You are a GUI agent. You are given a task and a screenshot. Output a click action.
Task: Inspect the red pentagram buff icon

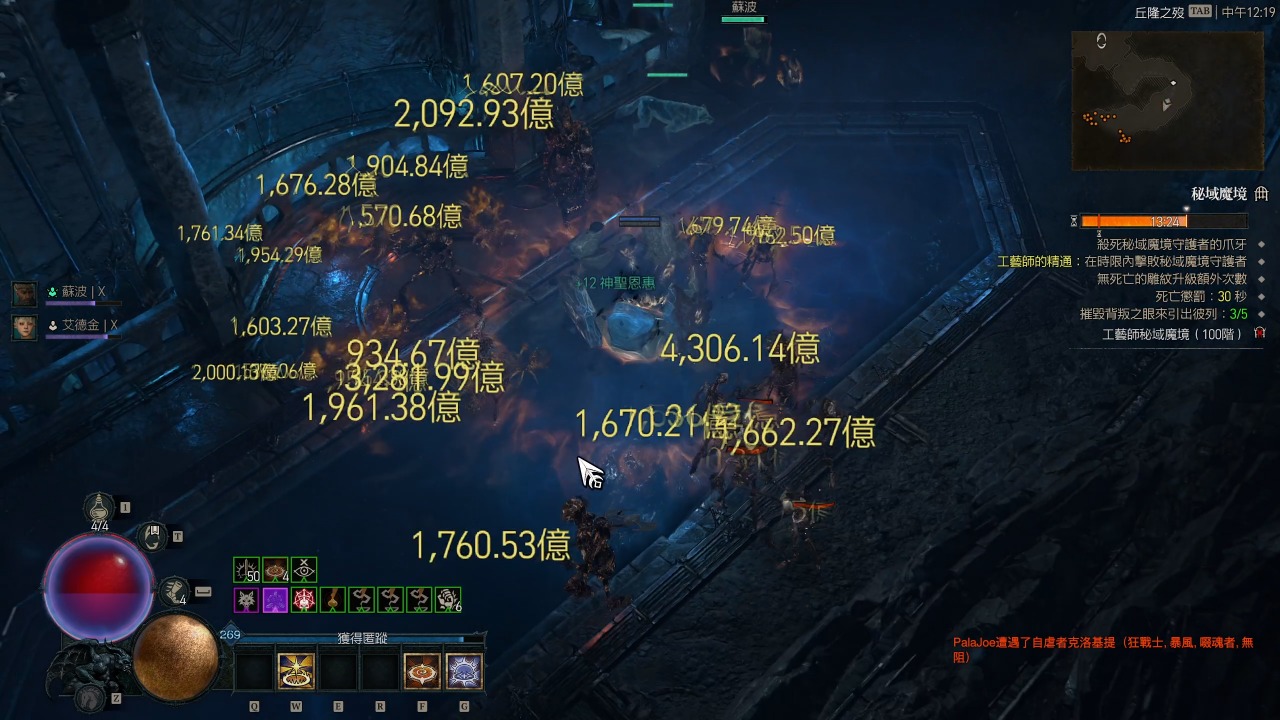pos(304,600)
